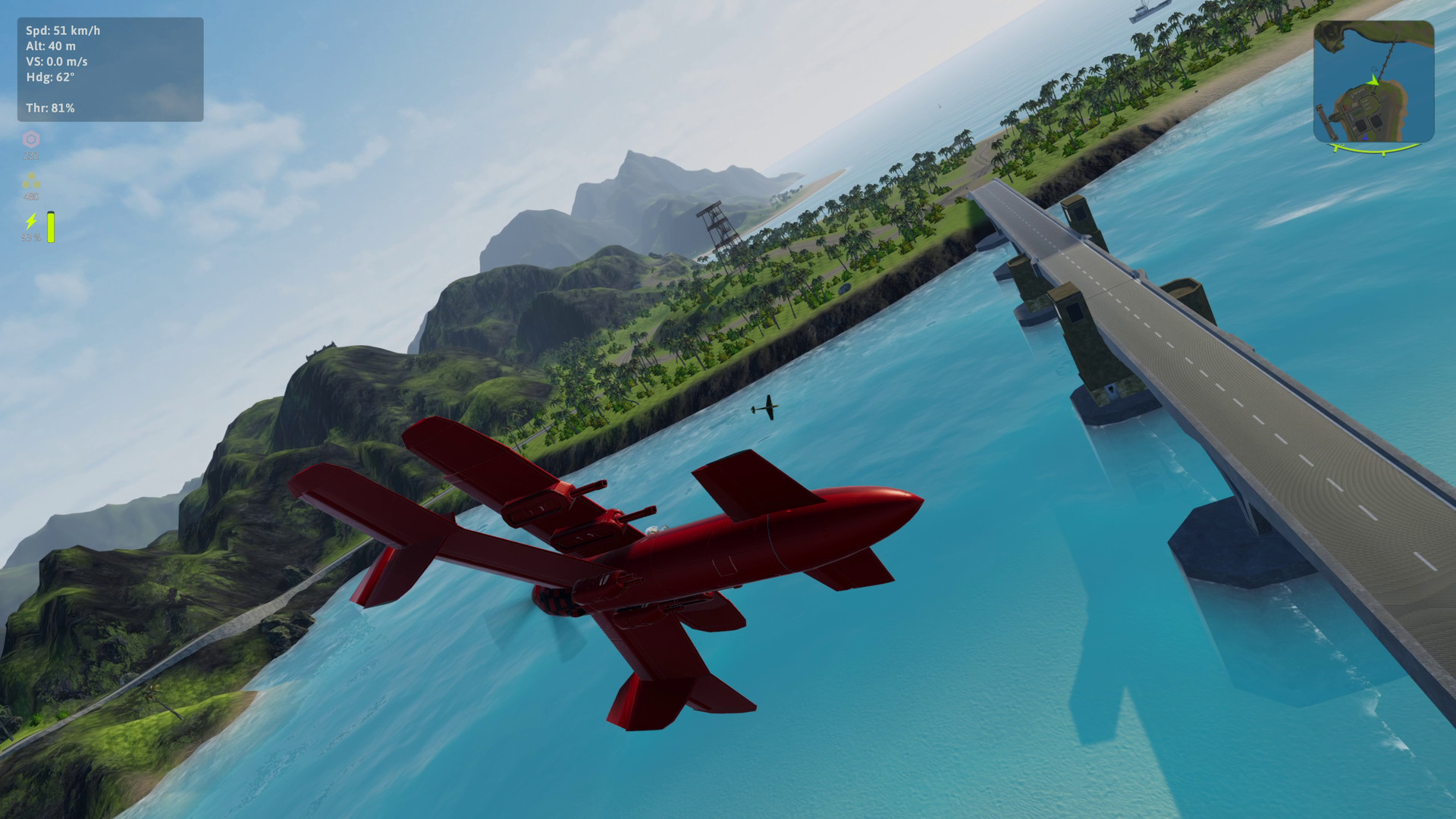The width and height of the screenshot is (1456, 819).
Task: Click the dock icon on the minimap island
Action: coord(1326,122)
